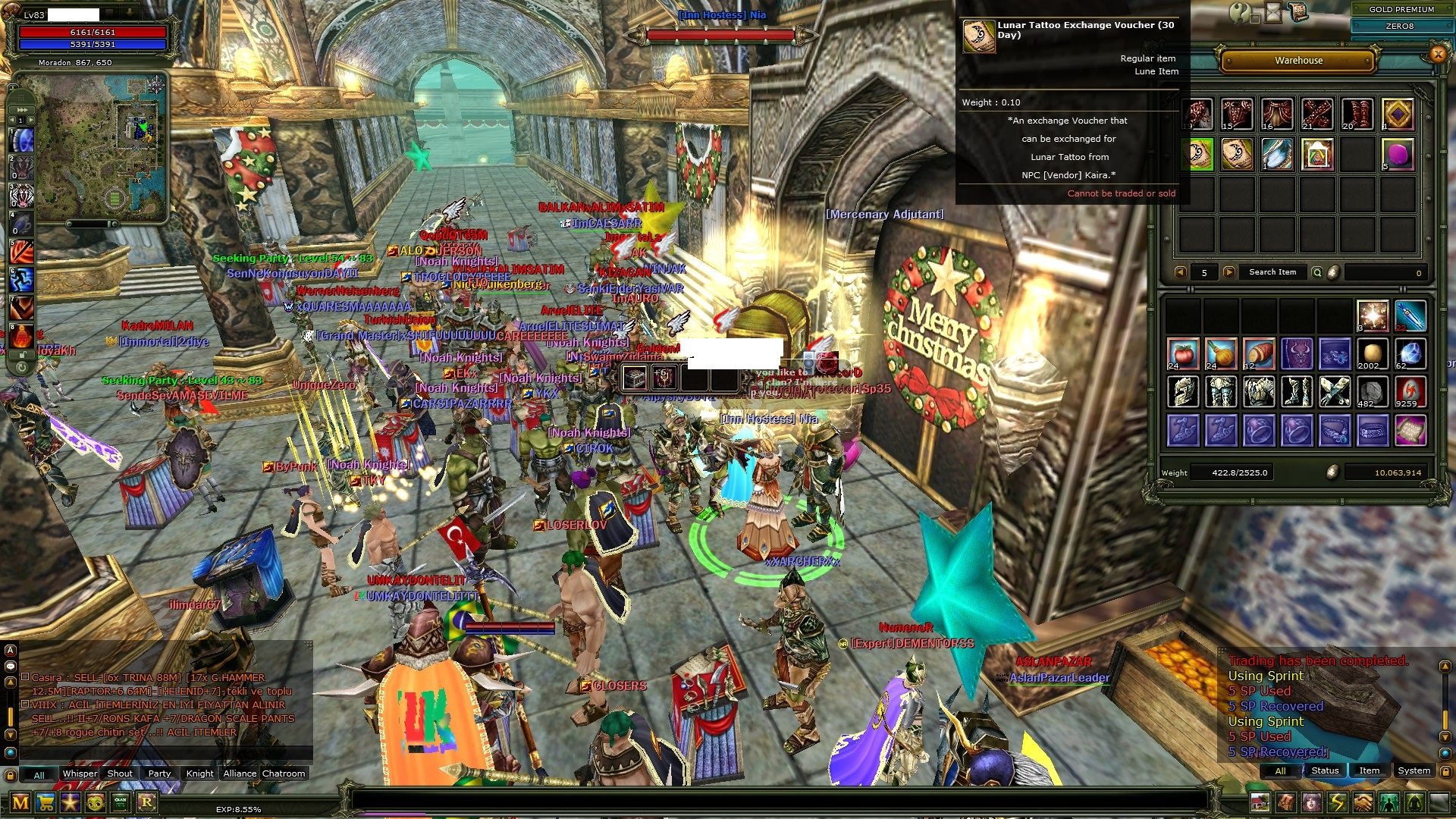Click the handshake trade icon
1456x819 pixels.
tap(1363, 802)
